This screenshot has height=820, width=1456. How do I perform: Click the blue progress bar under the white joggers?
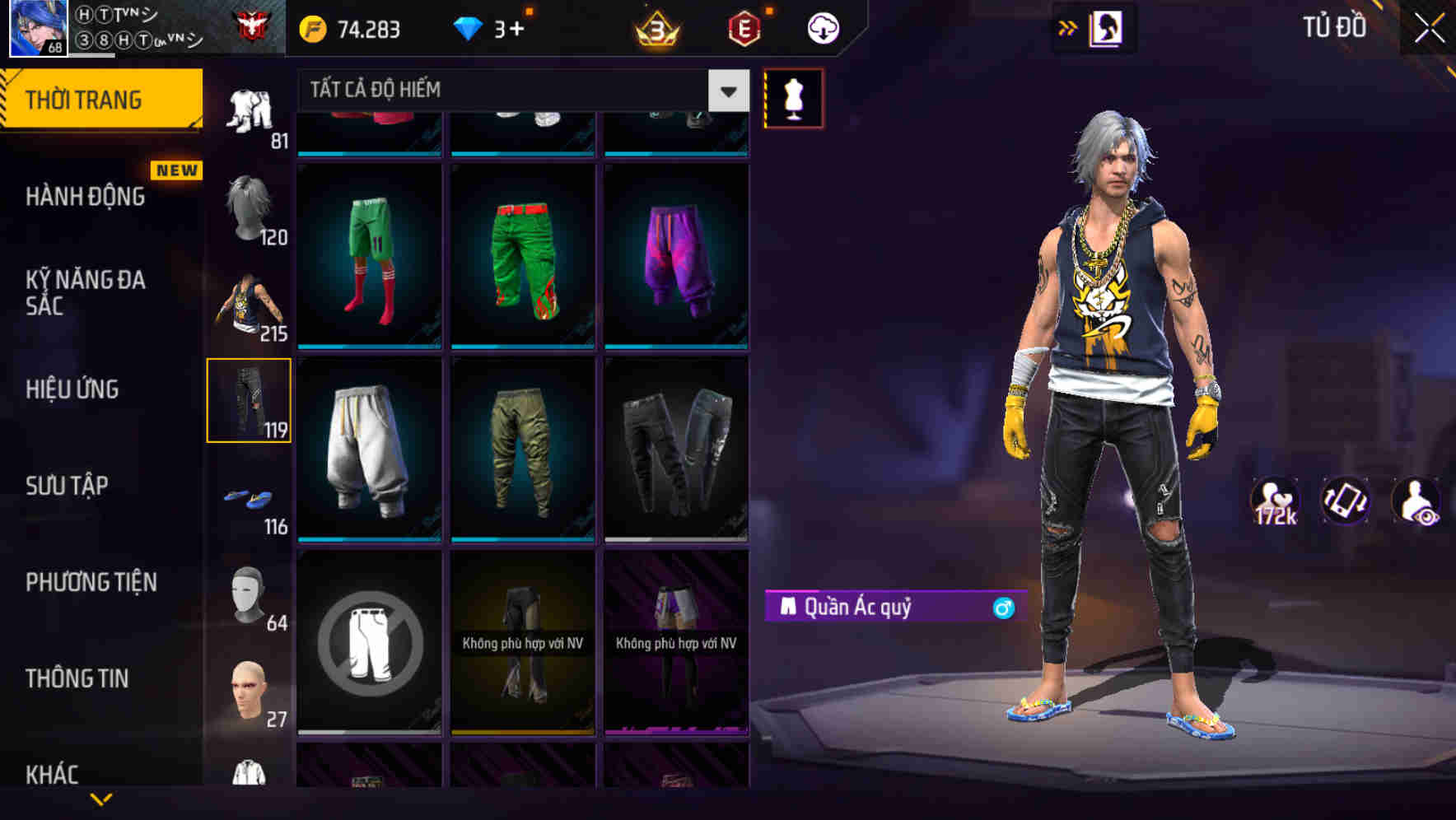pos(368,538)
